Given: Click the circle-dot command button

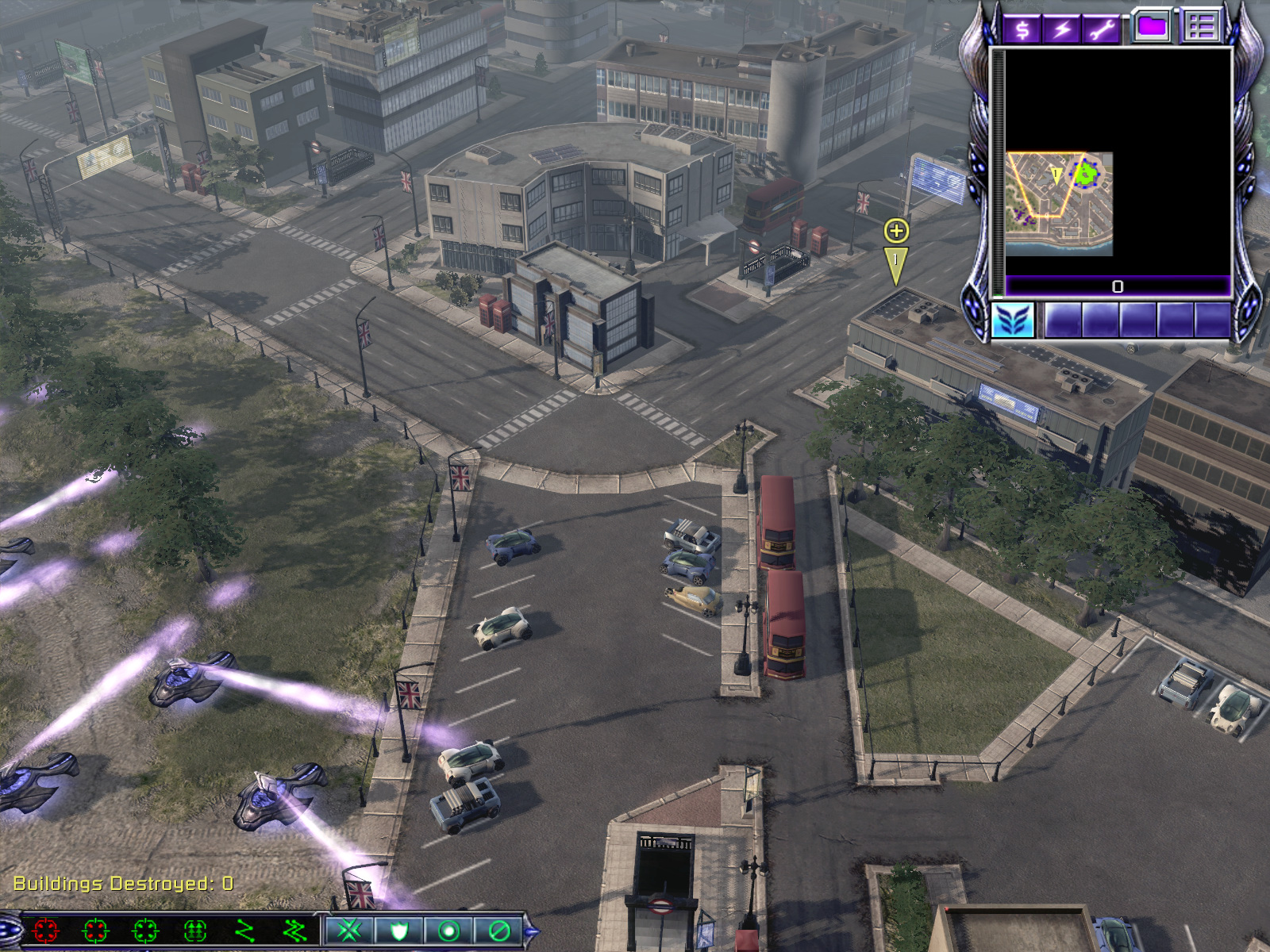Looking at the screenshot, I should [x=448, y=930].
